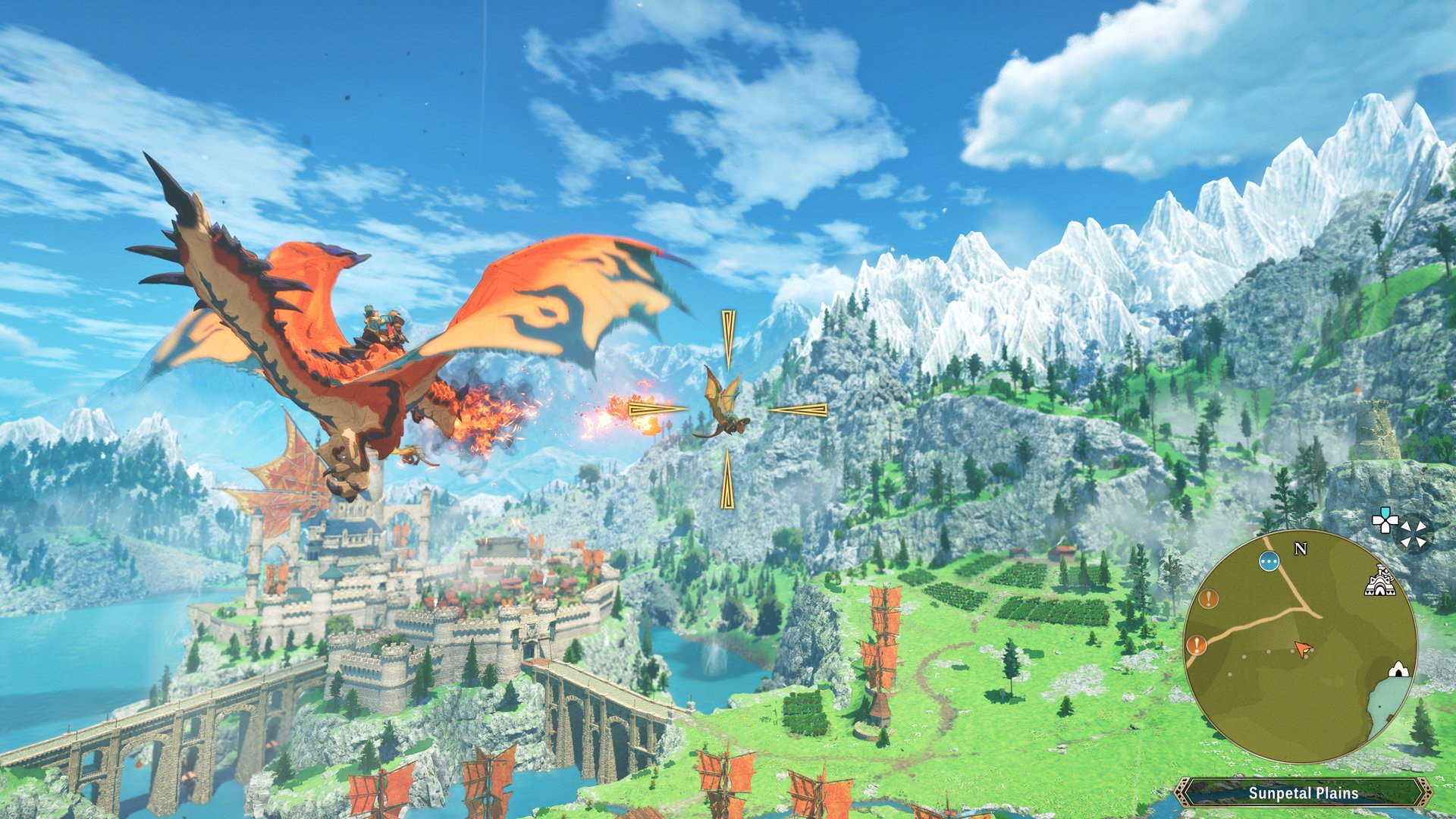Select the castle icon on the minimap
The image size is (1456, 819).
point(1380,581)
